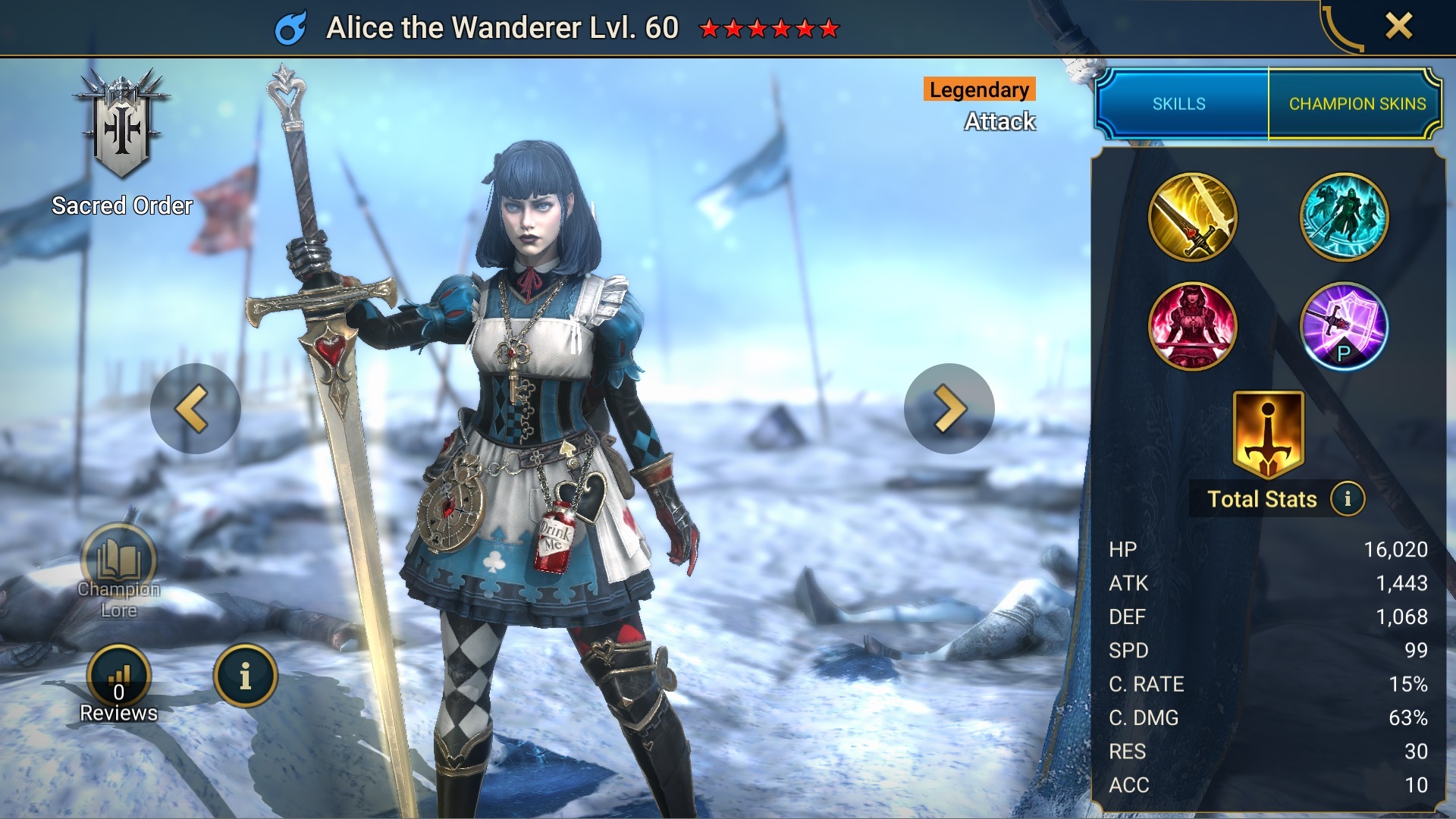Open the pink champion skill icon
1456x819 pixels.
(1193, 326)
